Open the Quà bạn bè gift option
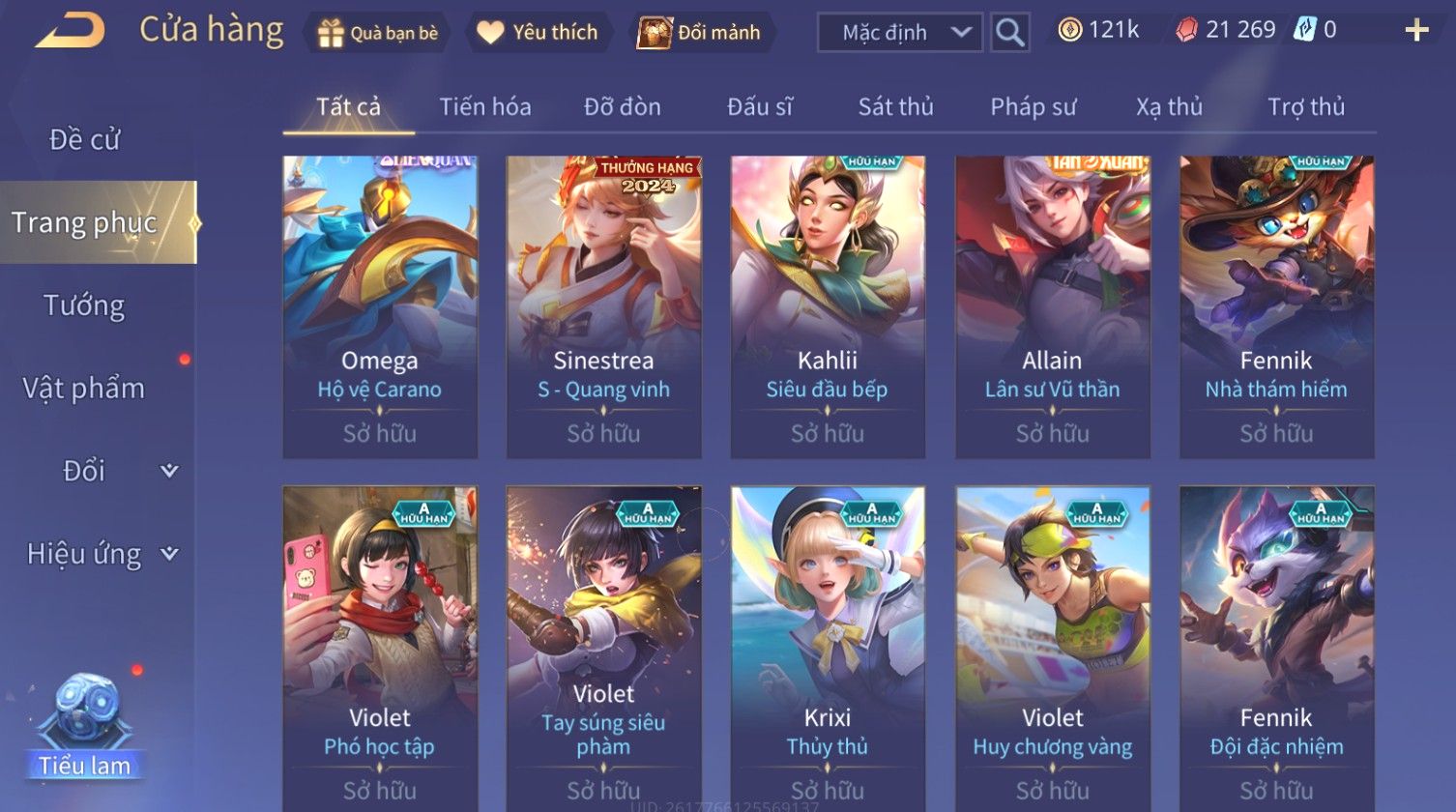1456x812 pixels. click(x=377, y=33)
